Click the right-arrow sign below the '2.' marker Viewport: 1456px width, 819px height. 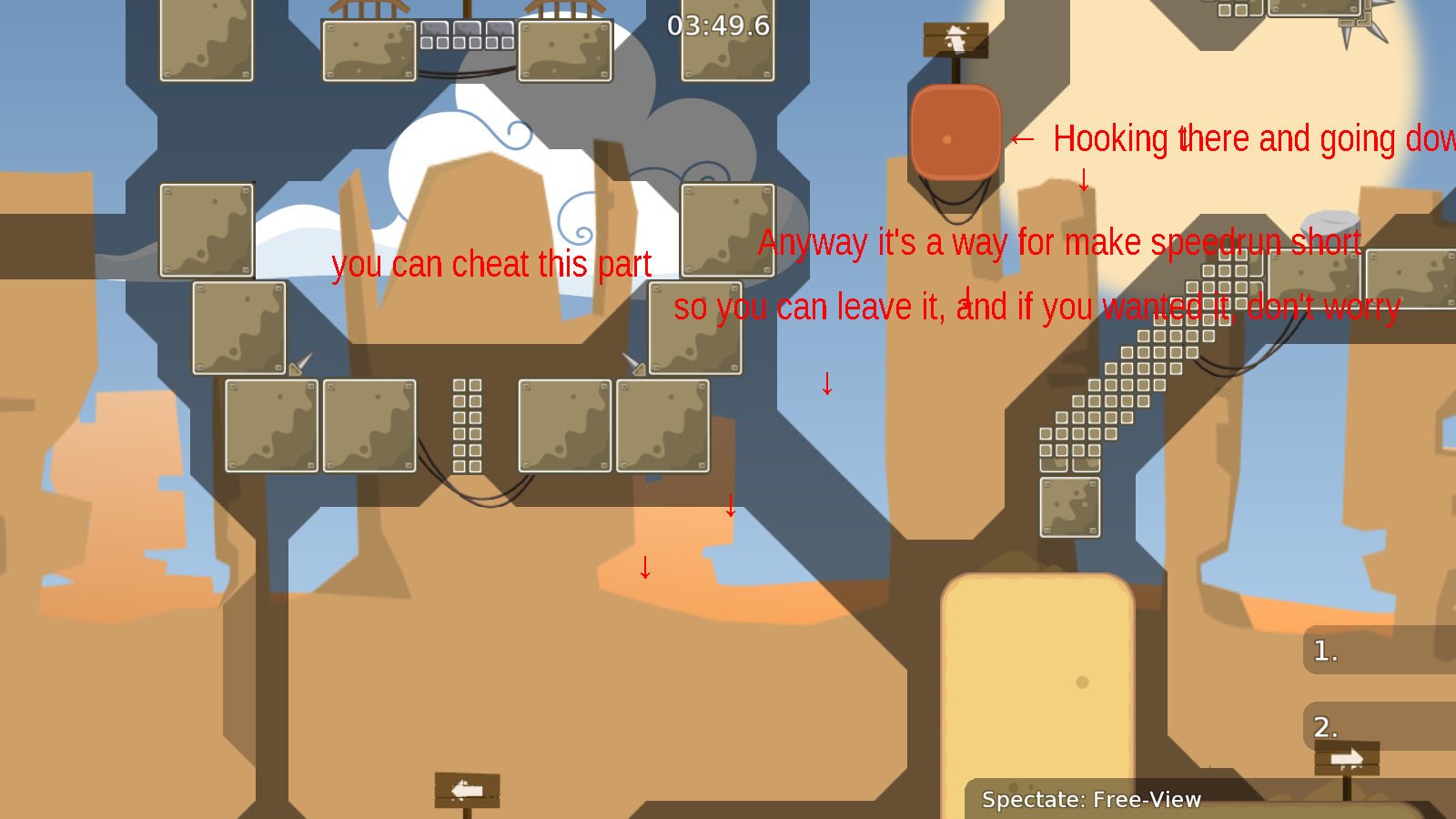pyautogui.click(x=1345, y=756)
